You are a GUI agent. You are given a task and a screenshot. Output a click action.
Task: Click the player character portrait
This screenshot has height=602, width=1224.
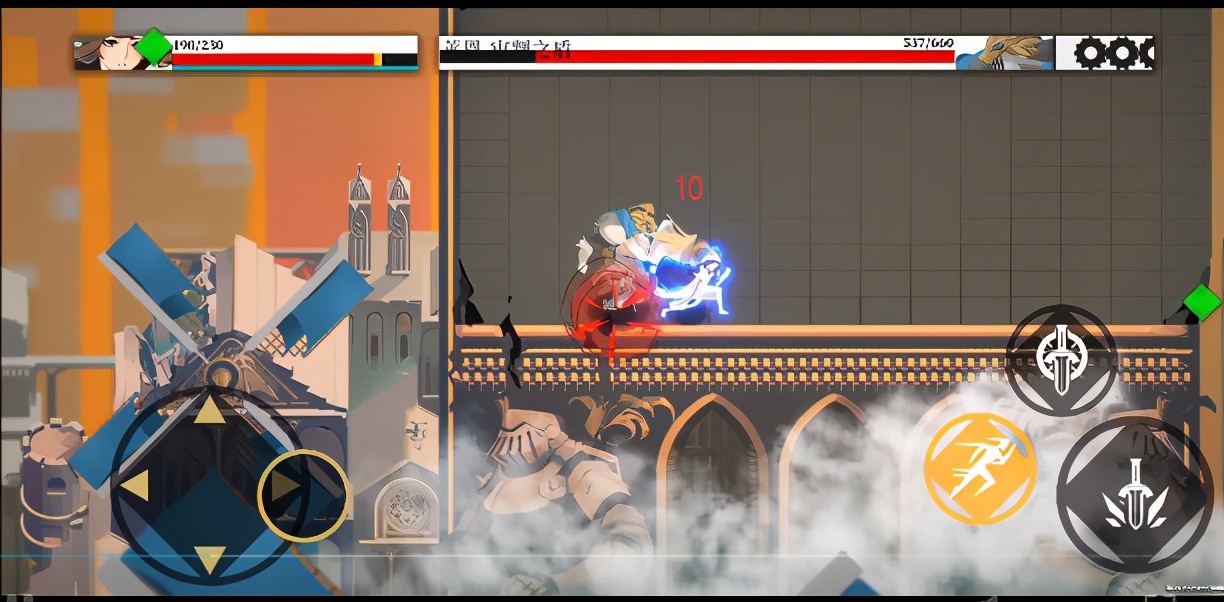pyautogui.click(x=109, y=53)
